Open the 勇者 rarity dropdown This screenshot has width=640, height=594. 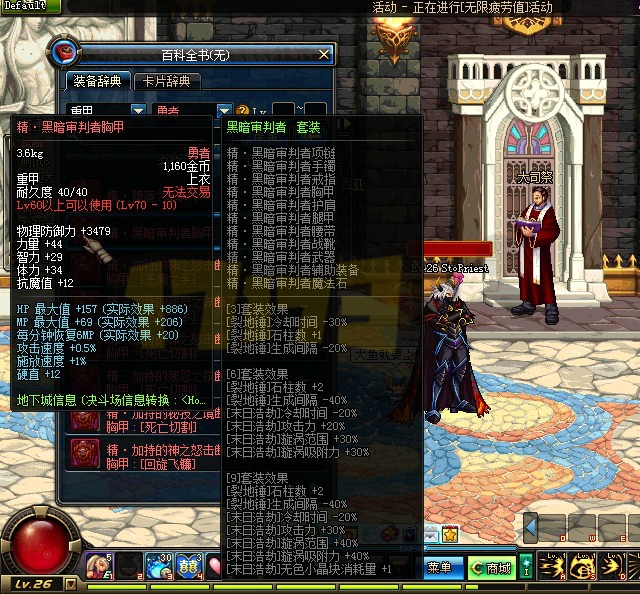225,110
